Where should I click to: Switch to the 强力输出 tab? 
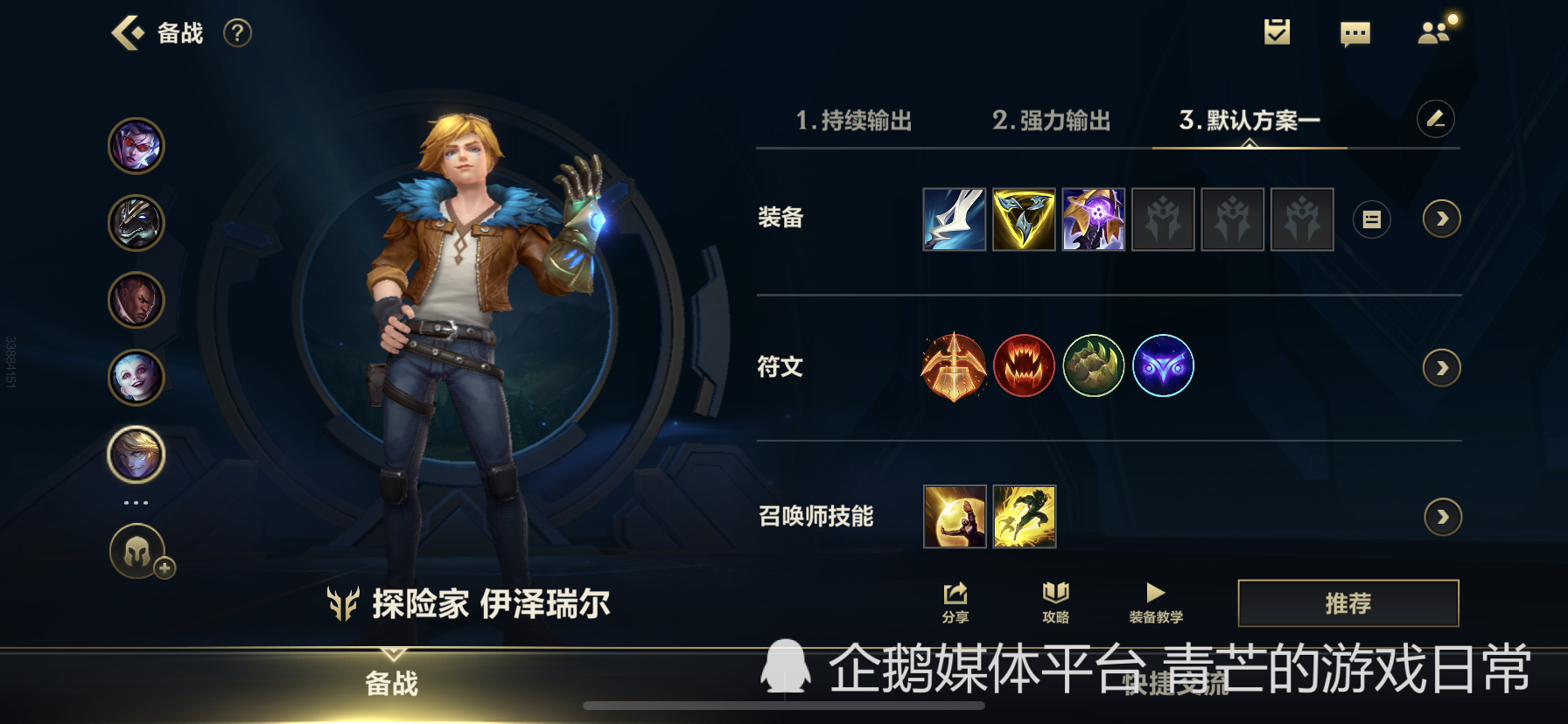click(x=1051, y=121)
